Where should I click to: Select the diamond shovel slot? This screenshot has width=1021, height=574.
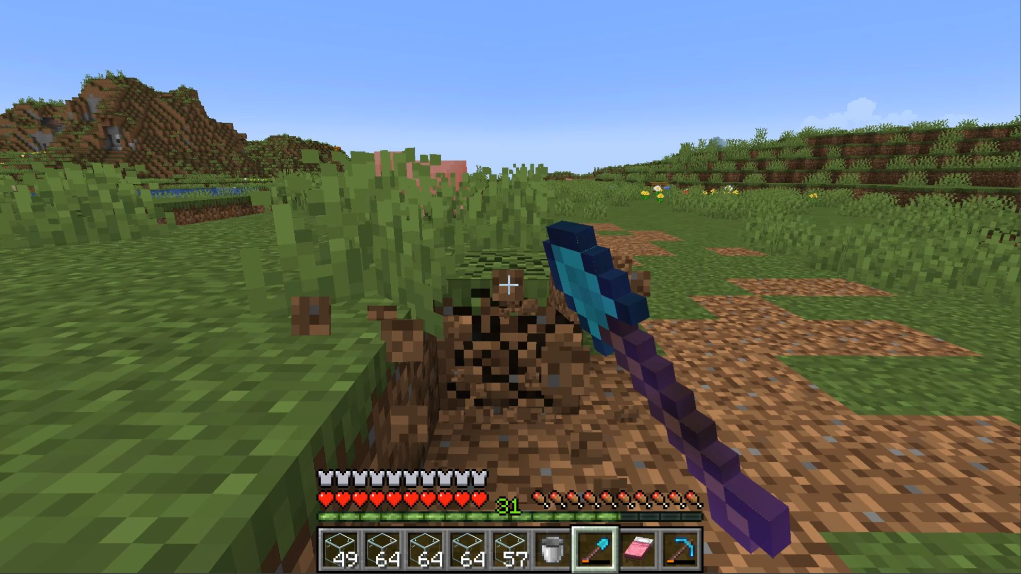pos(595,549)
